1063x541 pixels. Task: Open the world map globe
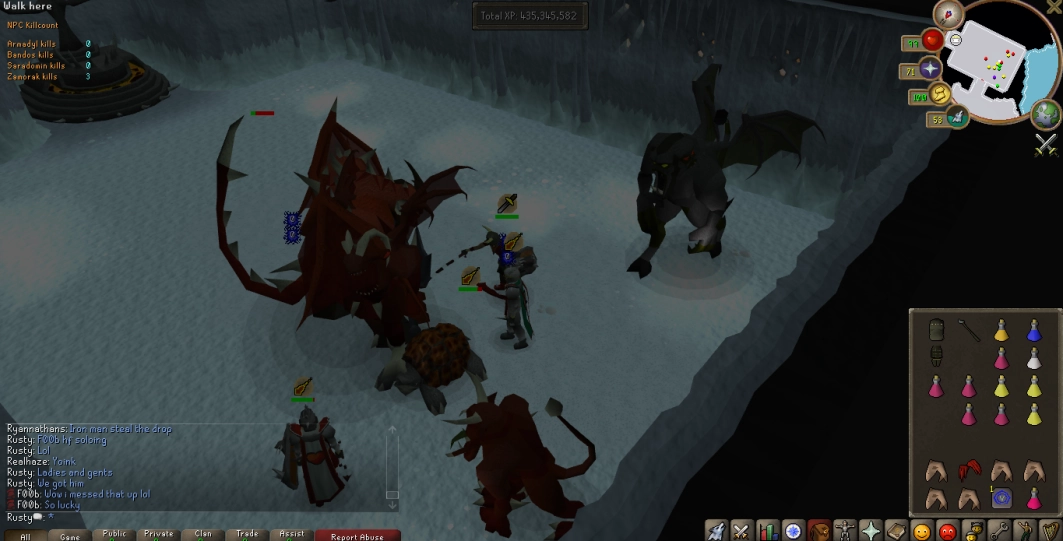click(x=1046, y=114)
